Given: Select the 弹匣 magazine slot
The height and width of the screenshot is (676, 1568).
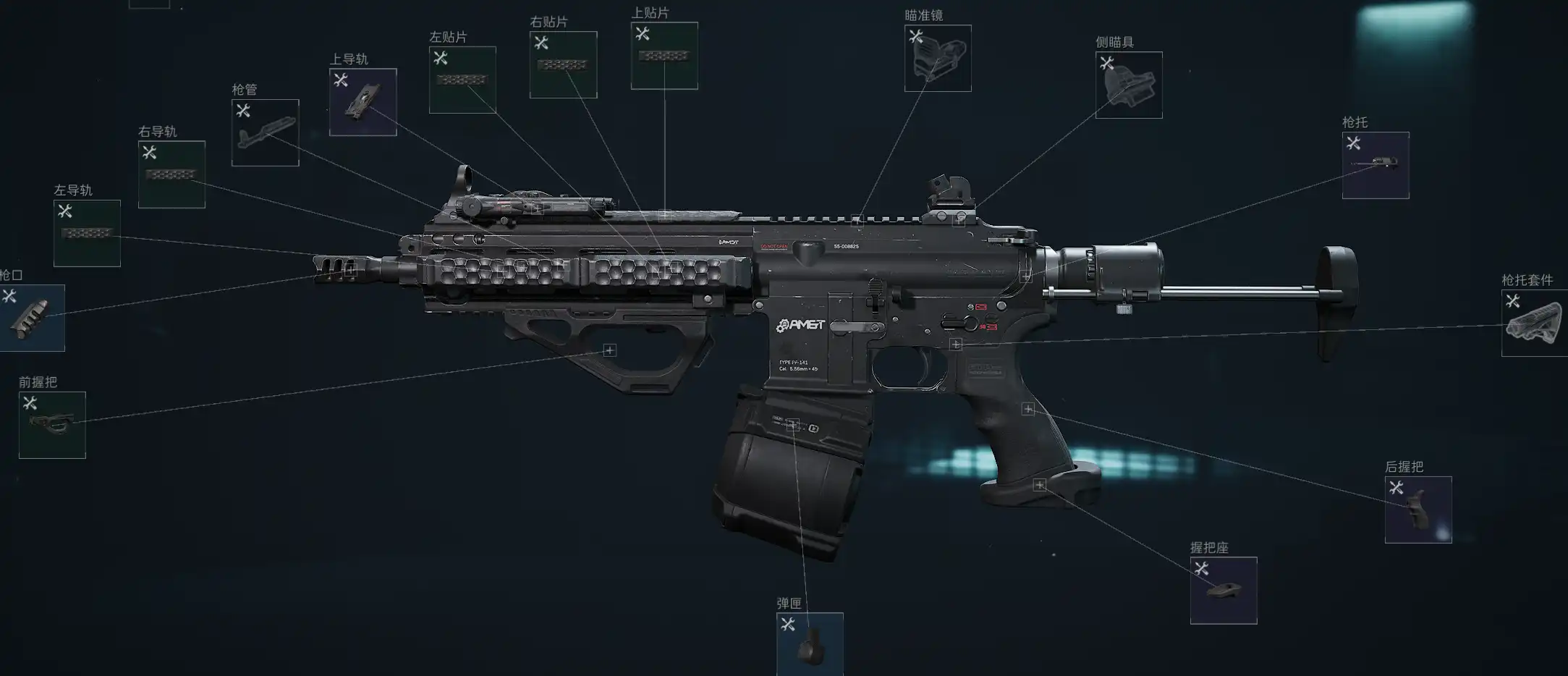Looking at the screenshot, I should (809, 644).
